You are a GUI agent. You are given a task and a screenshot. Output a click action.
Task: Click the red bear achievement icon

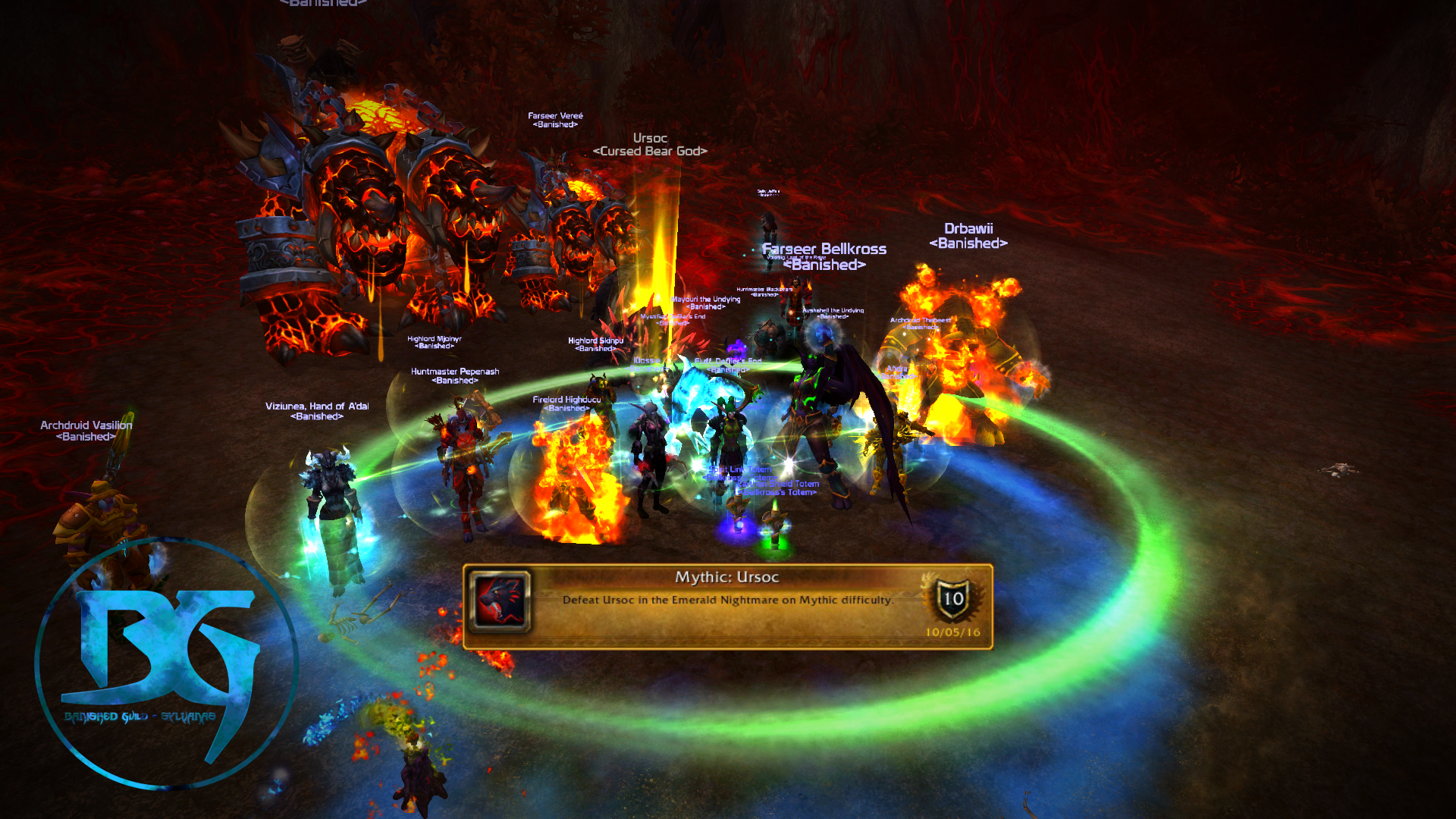(499, 601)
